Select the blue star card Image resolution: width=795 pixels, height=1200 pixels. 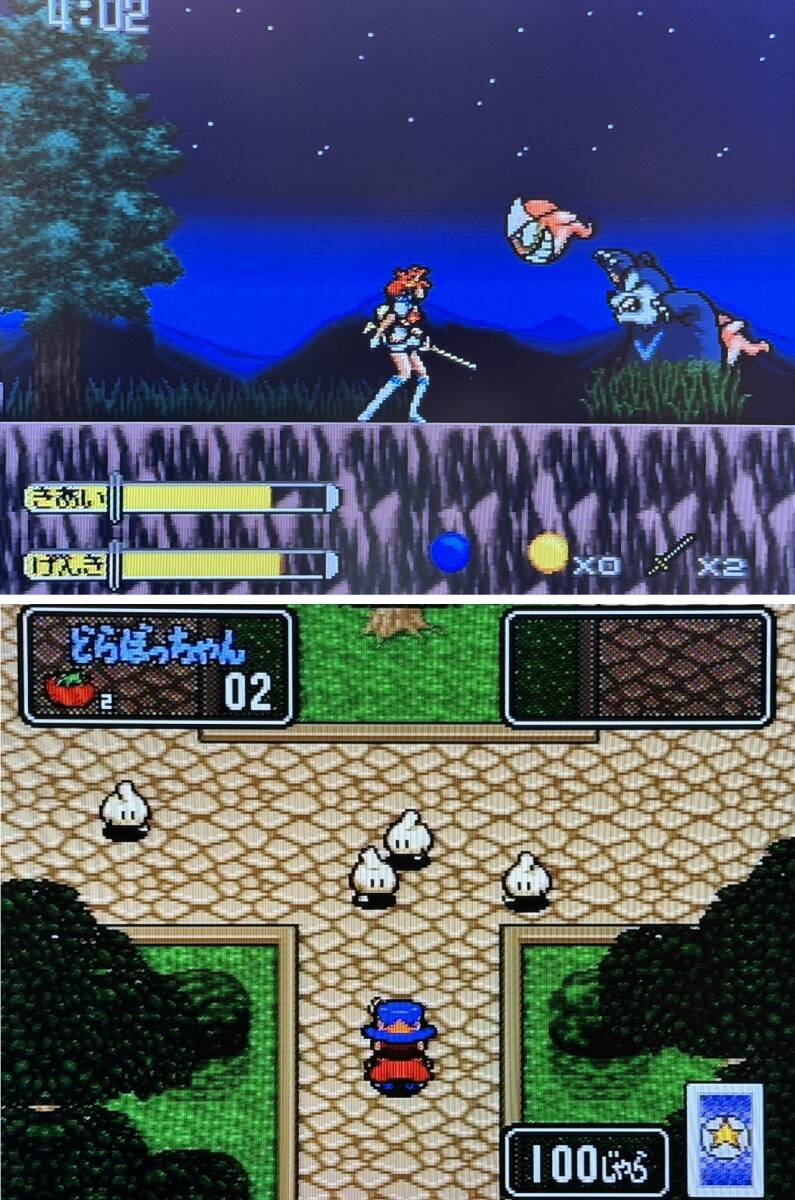[725, 1138]
